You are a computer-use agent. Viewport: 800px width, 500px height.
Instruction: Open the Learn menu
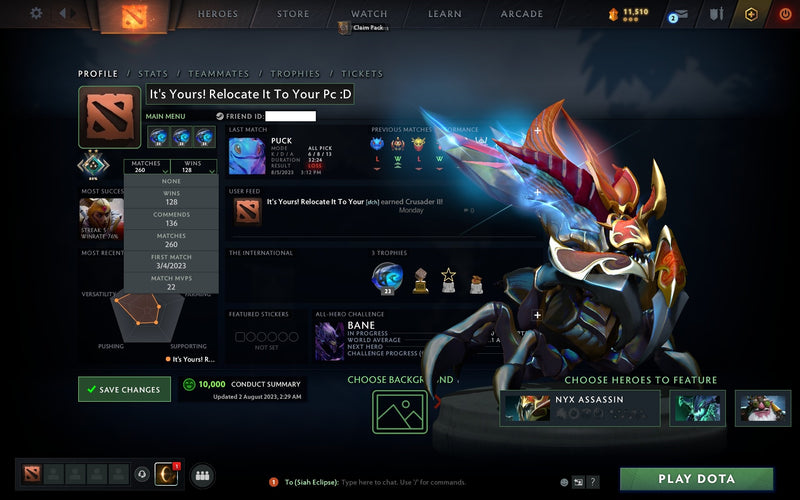tap(445, 14)
